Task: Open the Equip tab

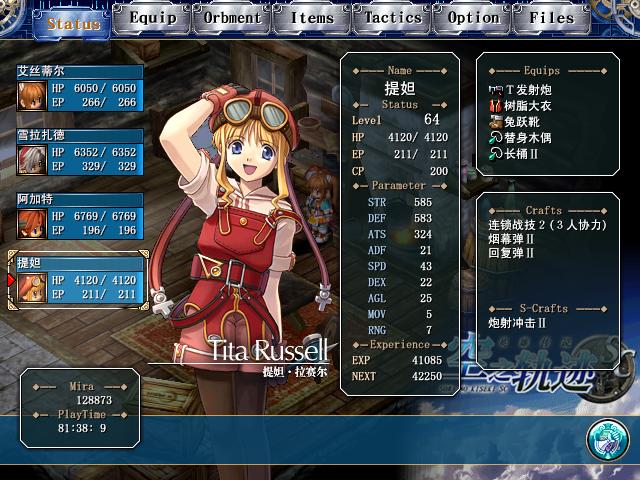Action: (153, 18)
